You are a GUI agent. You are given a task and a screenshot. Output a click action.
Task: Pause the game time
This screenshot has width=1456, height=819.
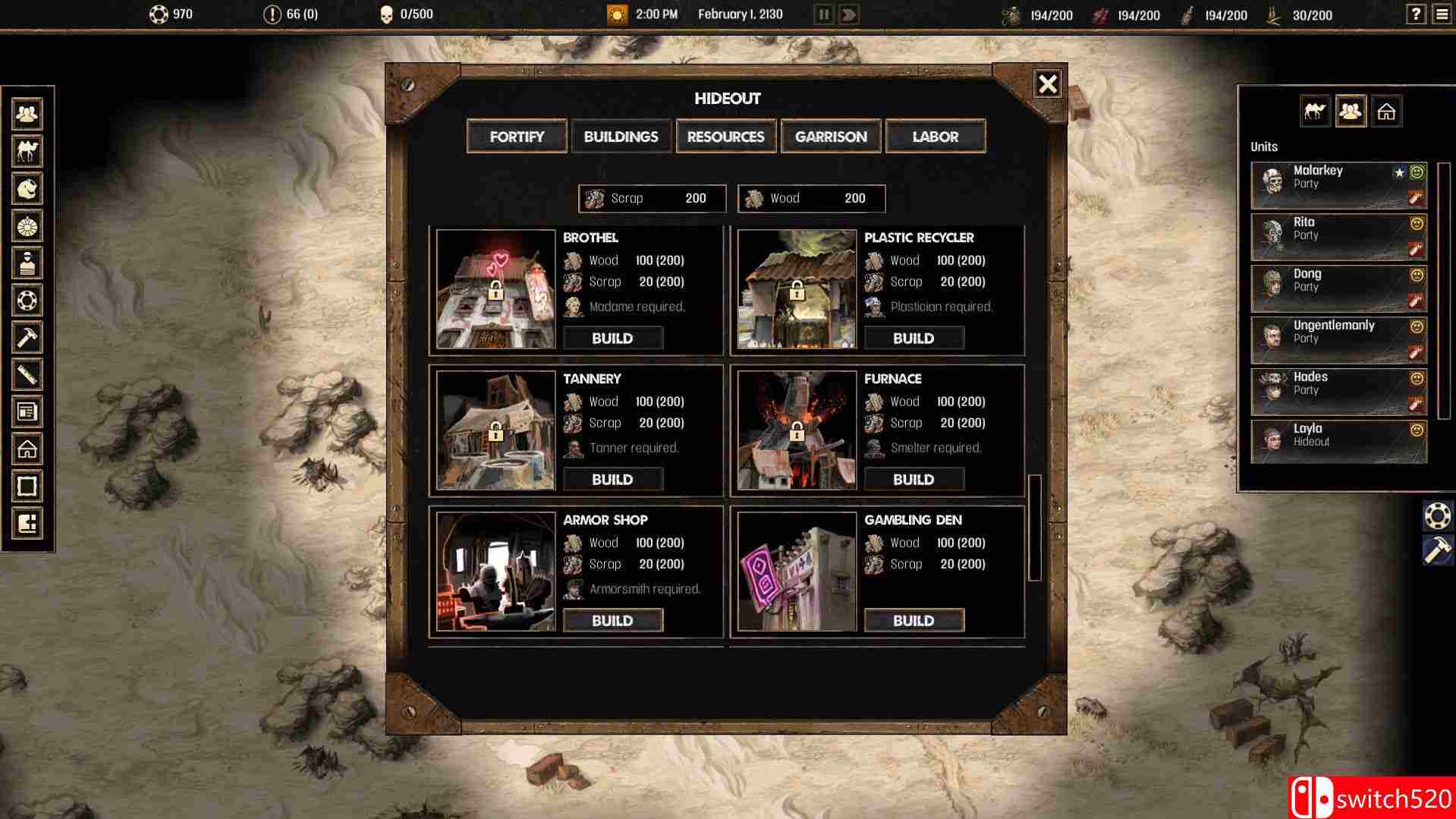[x=823, y=14]
